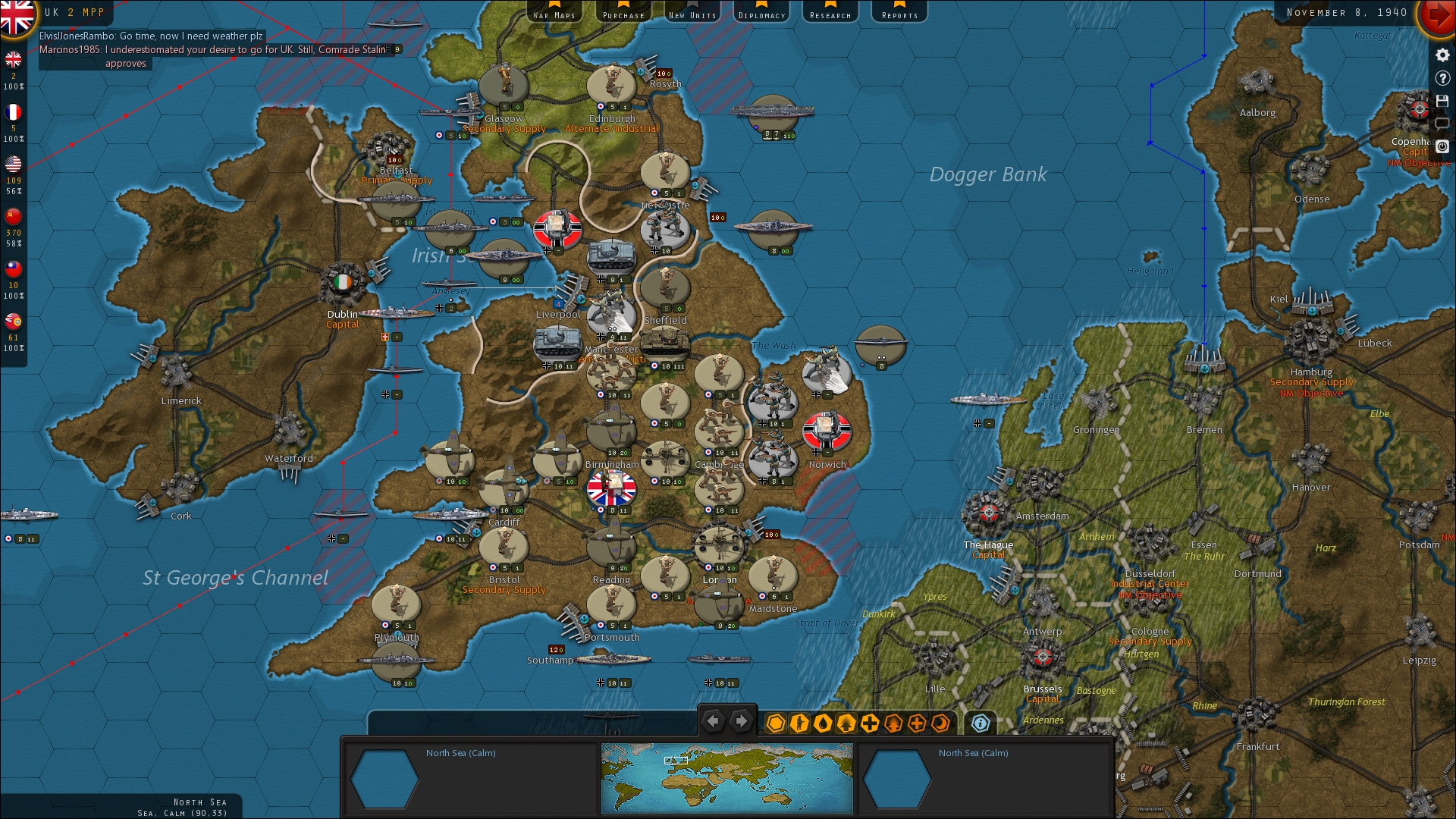Toggle the yellow tree terrain overlay
Screen dimensions: 1456x819
click(x=846, y=724)
